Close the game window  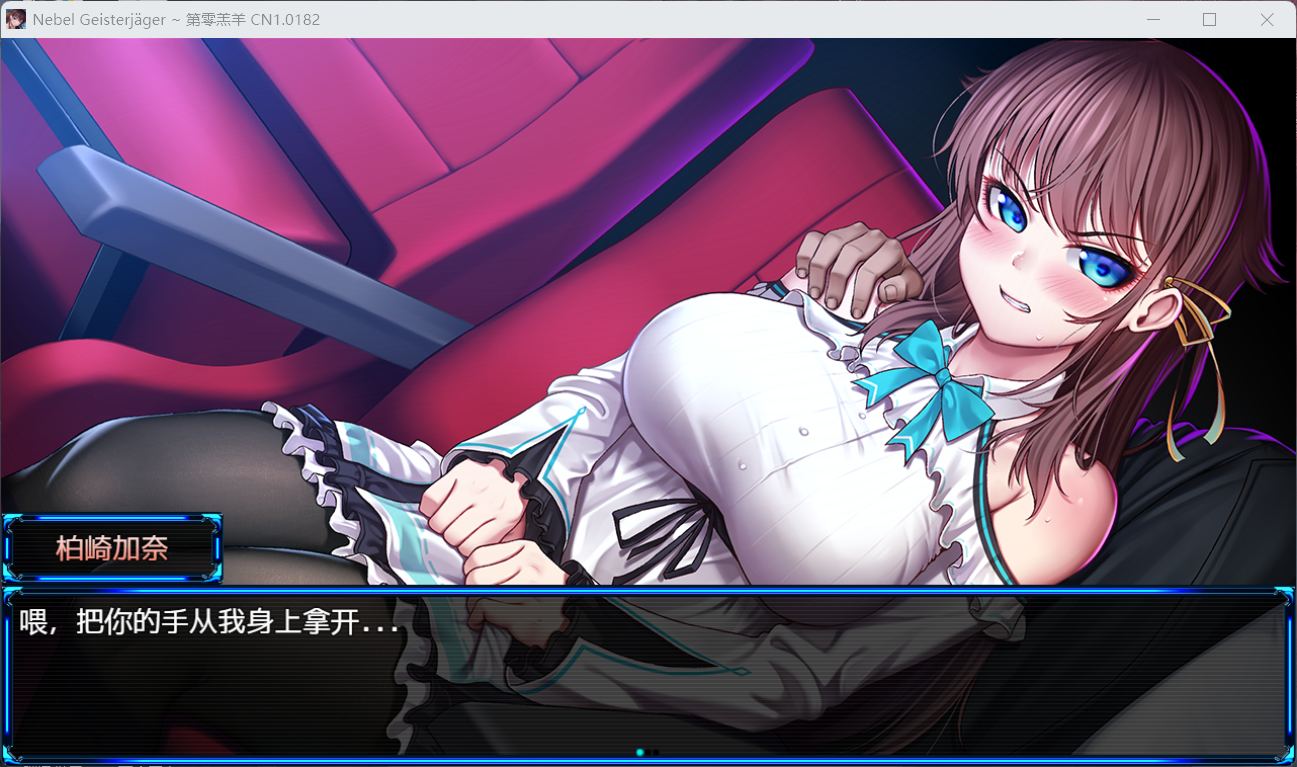[x=1267, y=20]
